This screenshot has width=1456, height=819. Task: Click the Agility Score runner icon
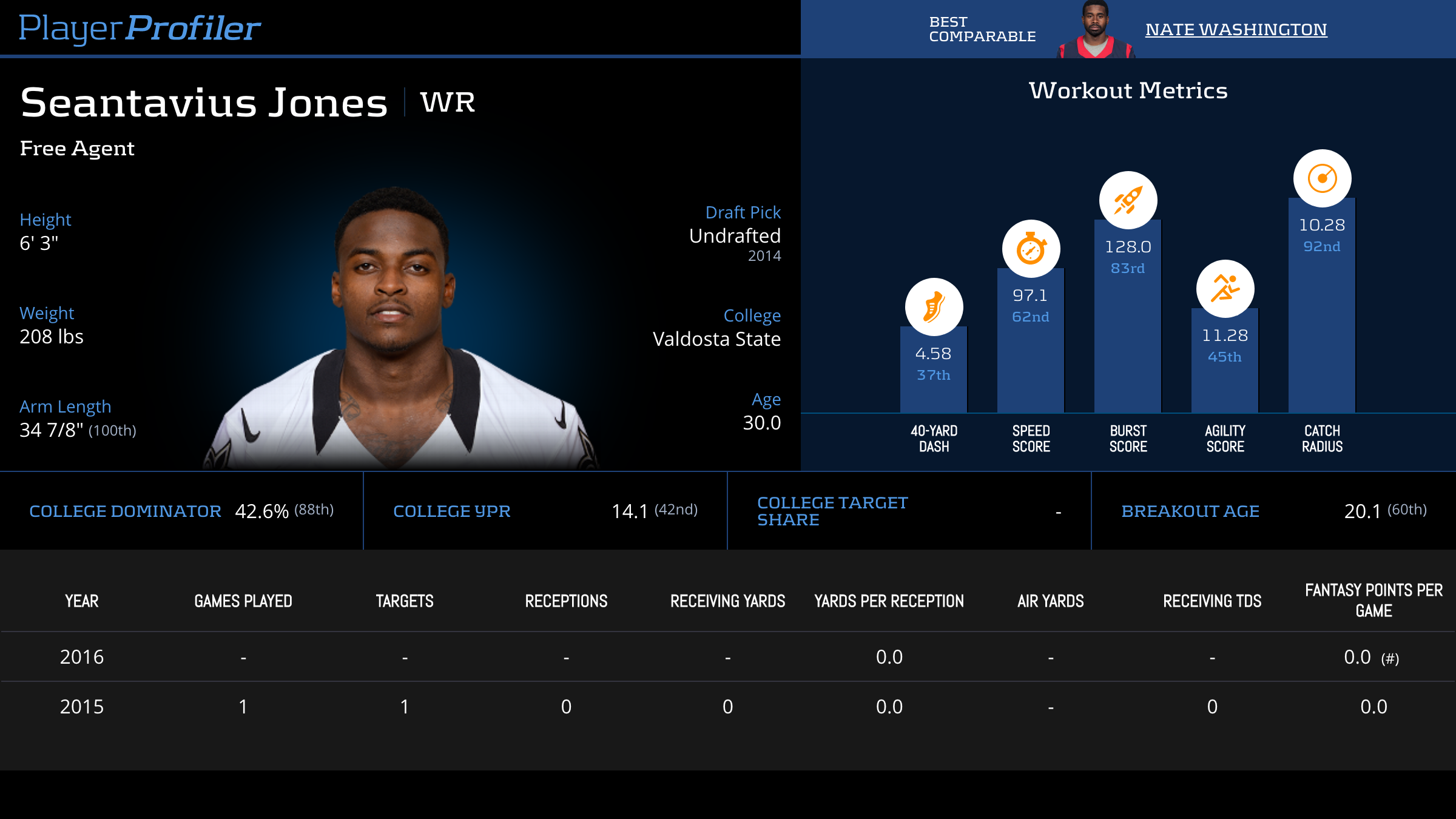point(1225,289)
